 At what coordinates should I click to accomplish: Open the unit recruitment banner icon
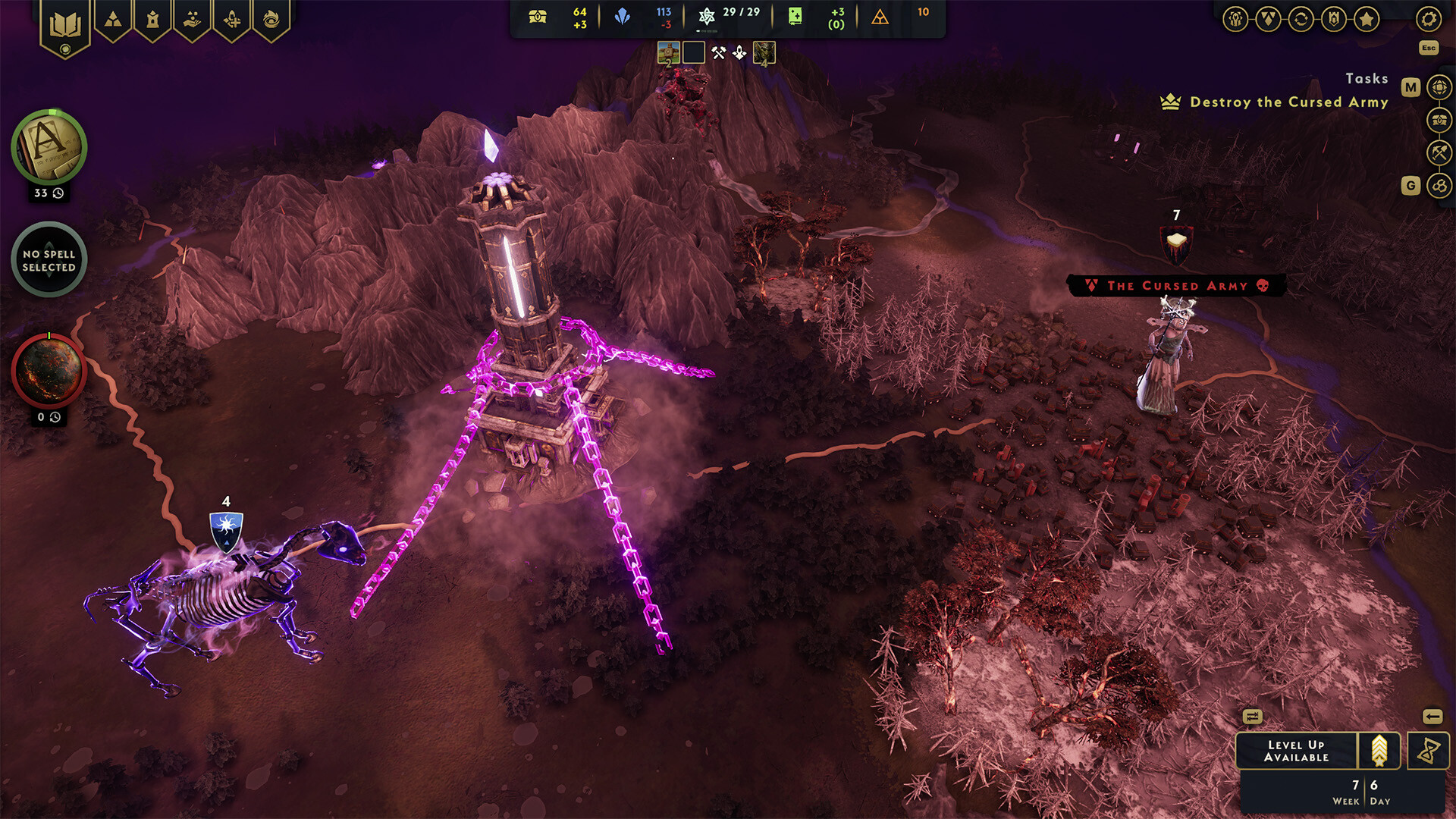[x=233, y=18]
